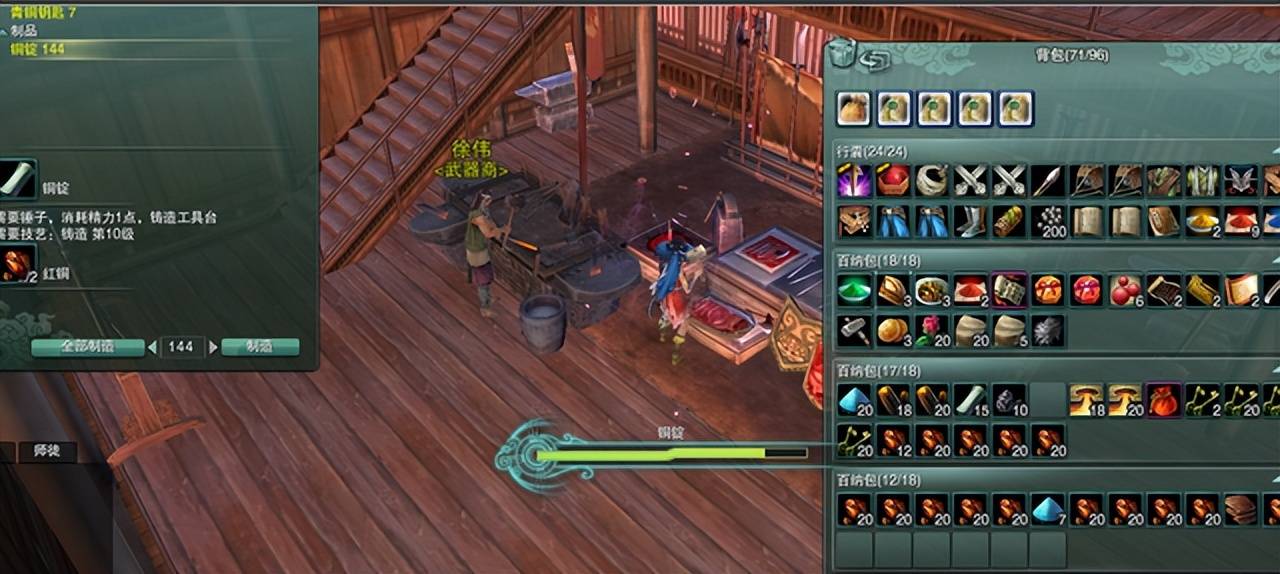This screenshot has height=574, width=1280.
Task: Select the spear weapon in the 行囊 bag
Action: click(x=1047, y=181)
